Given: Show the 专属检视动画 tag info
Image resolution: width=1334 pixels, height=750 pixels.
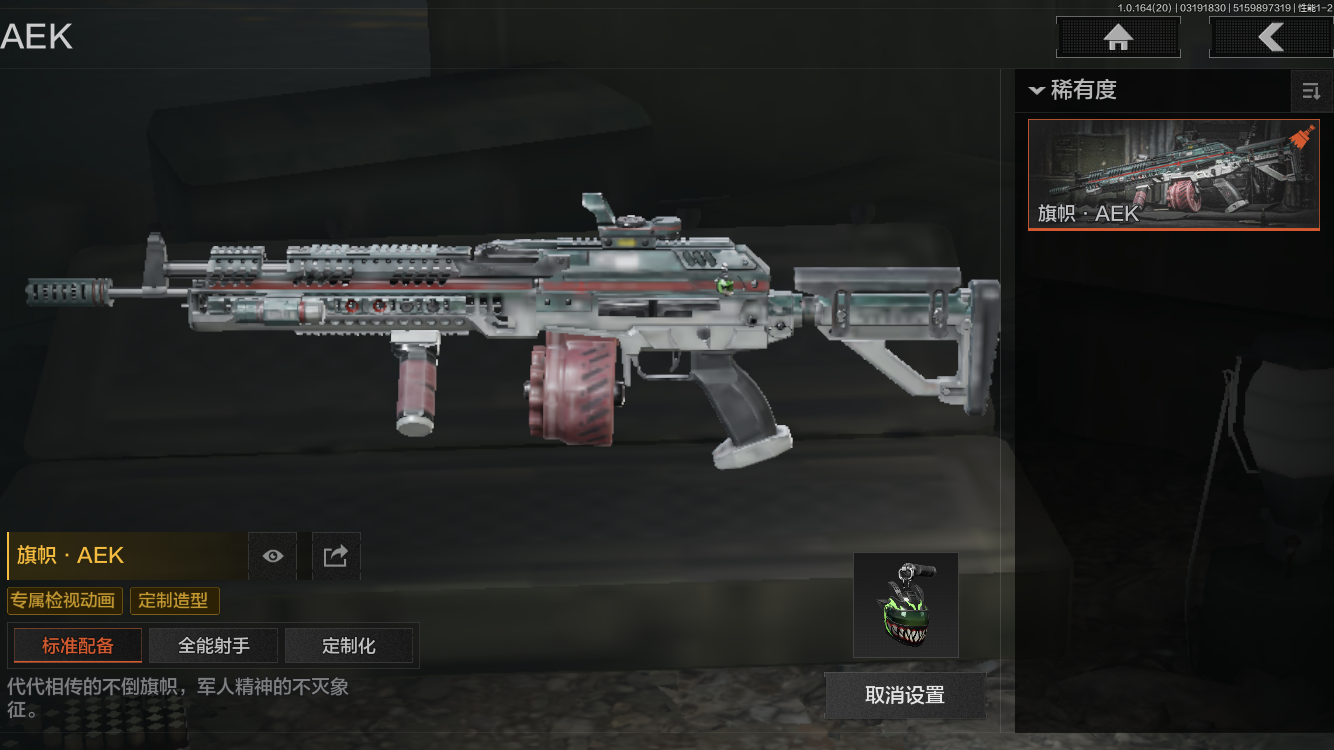Looking at the screenshot, I should pyautogui.click(x=65, y=601).
